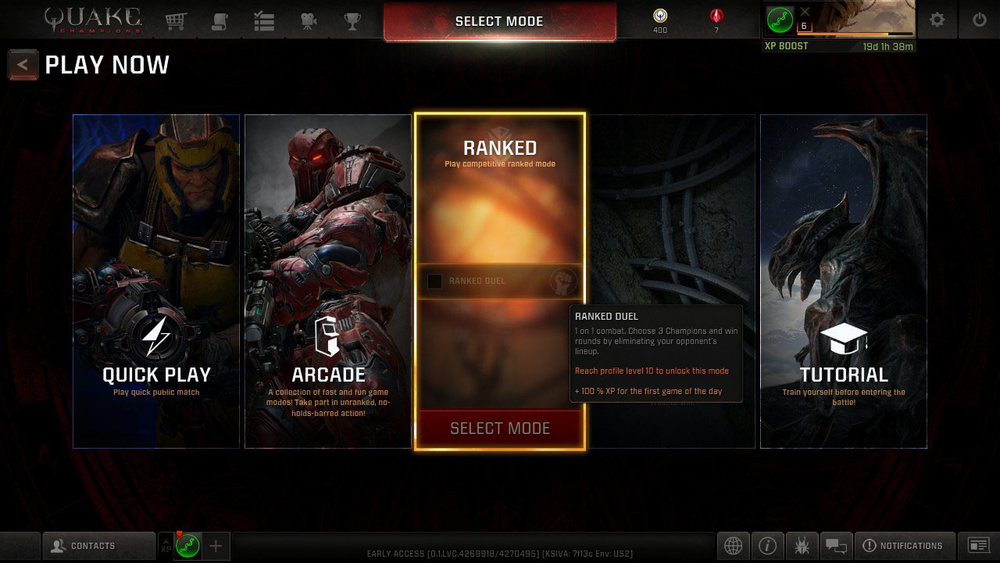Open the info icon in bottom bar
The width and height of the screenshot is (1000, 563).
[768, 546]
